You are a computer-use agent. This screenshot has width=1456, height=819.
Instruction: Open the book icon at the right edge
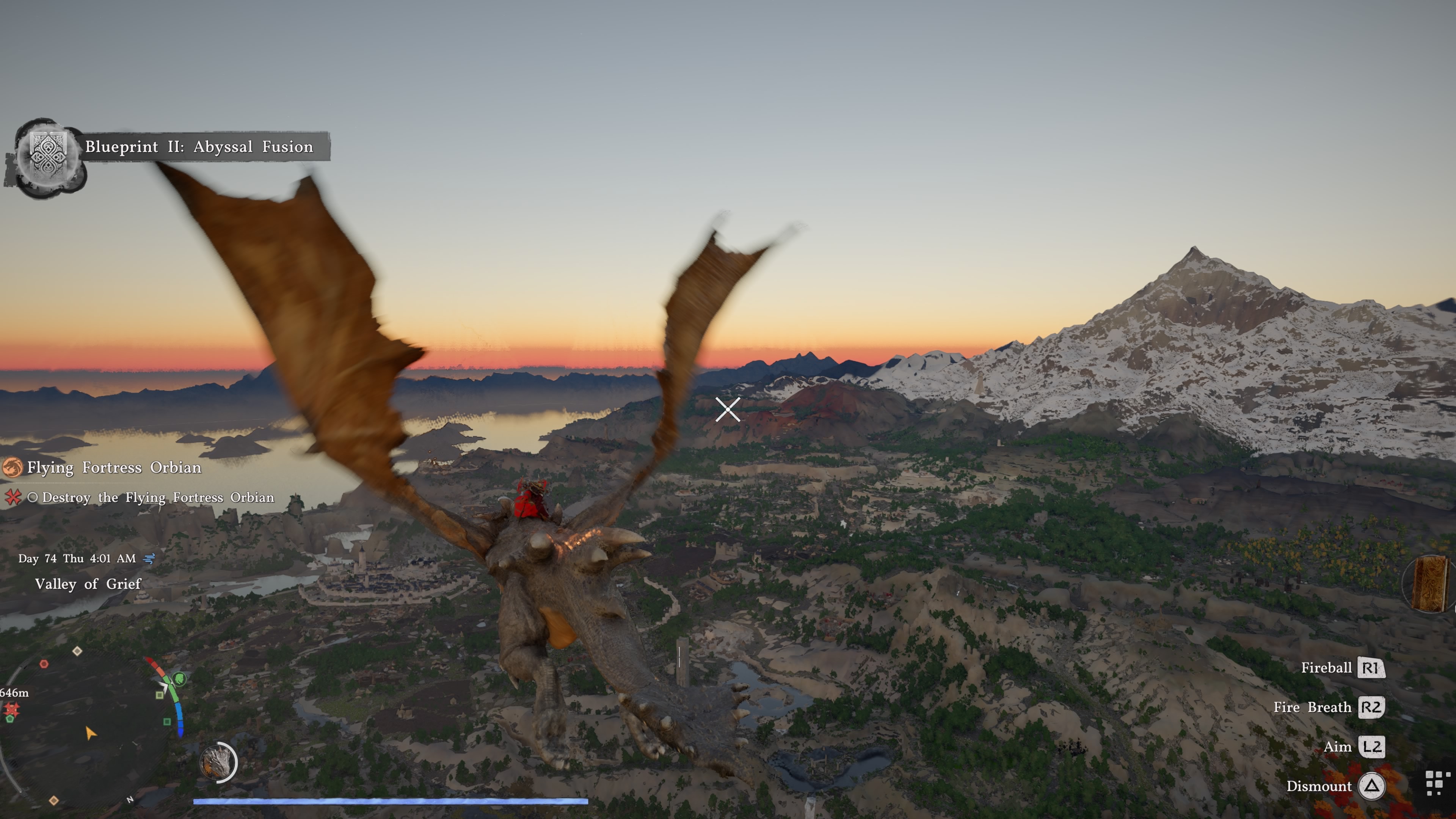(1431, 584)
